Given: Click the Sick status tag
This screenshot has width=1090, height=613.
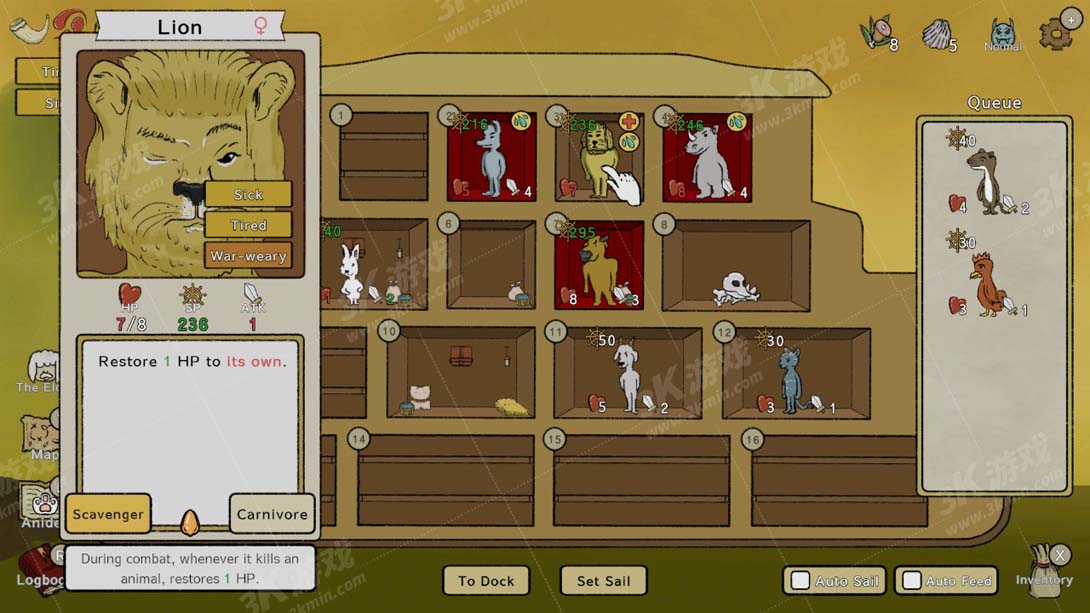Looking at the screenshot, I should [248, 195].
